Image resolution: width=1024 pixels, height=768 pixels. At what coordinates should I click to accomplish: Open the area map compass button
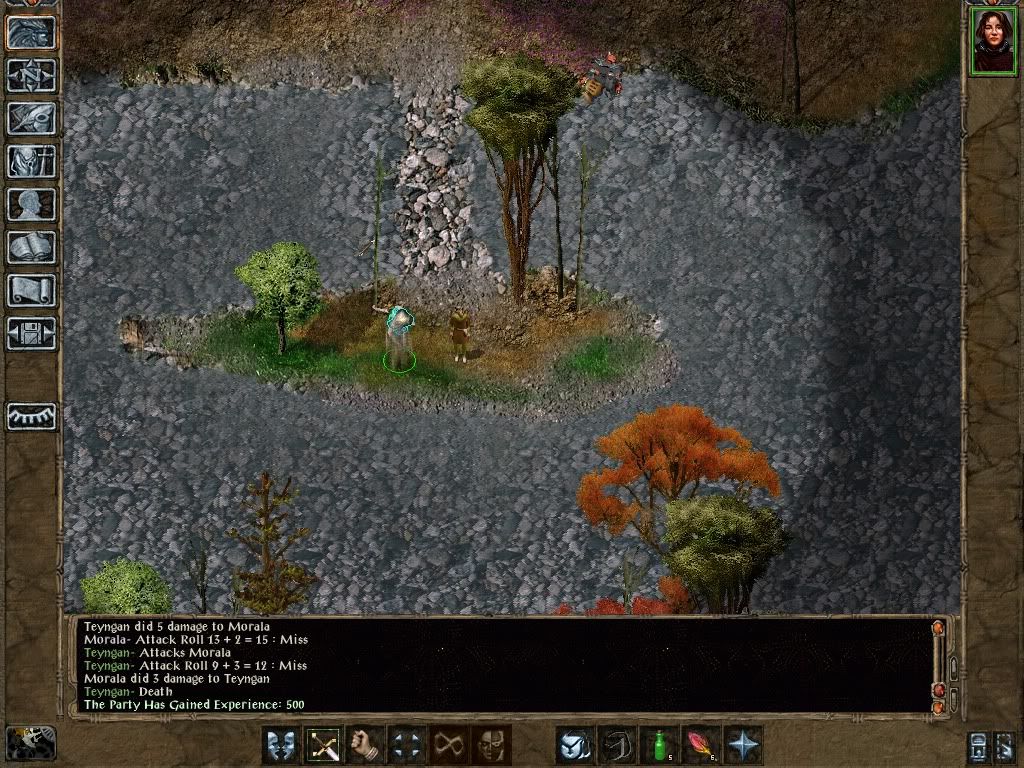coord(31,74)
